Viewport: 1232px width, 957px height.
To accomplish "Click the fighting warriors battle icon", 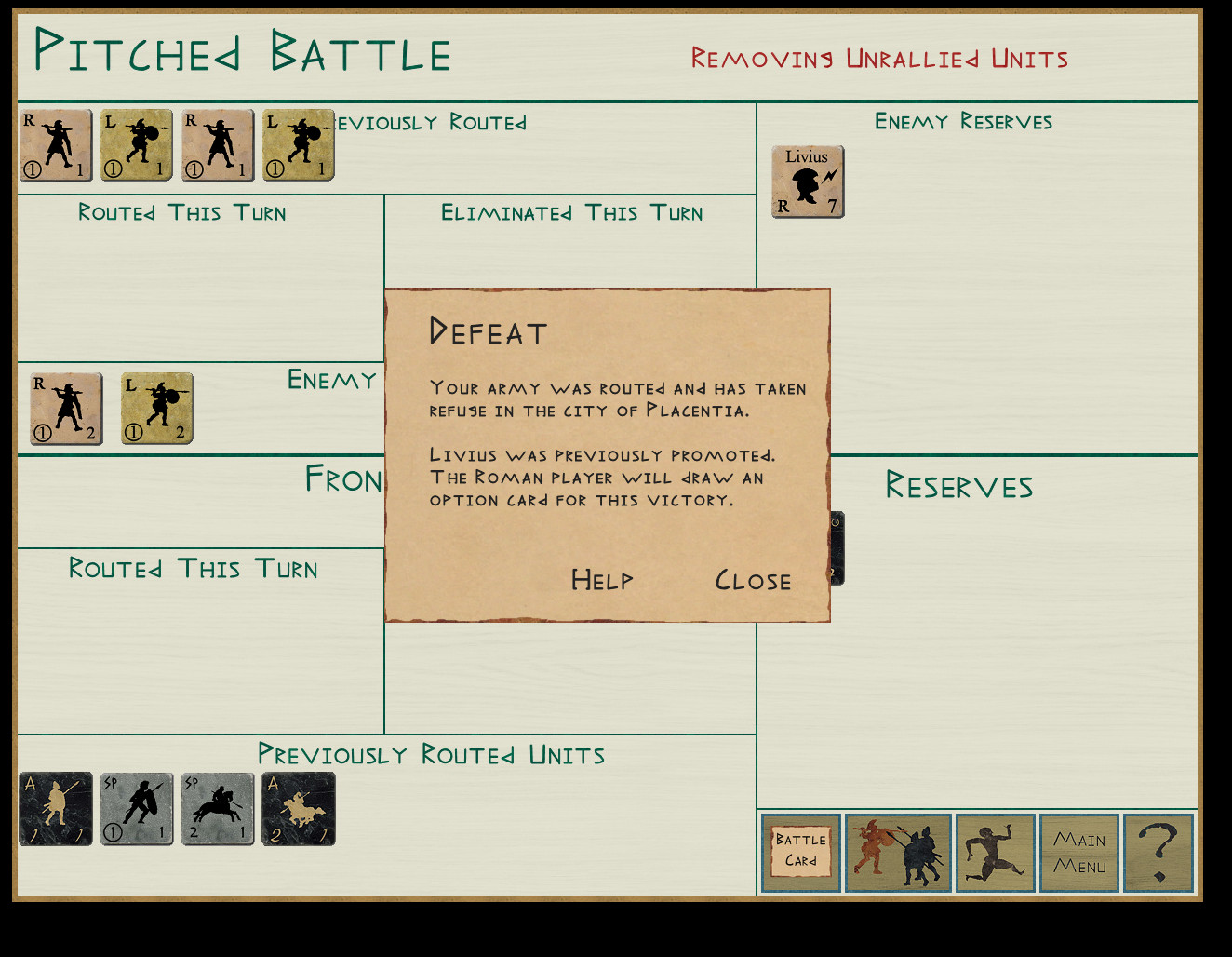I will click(898, 853).
